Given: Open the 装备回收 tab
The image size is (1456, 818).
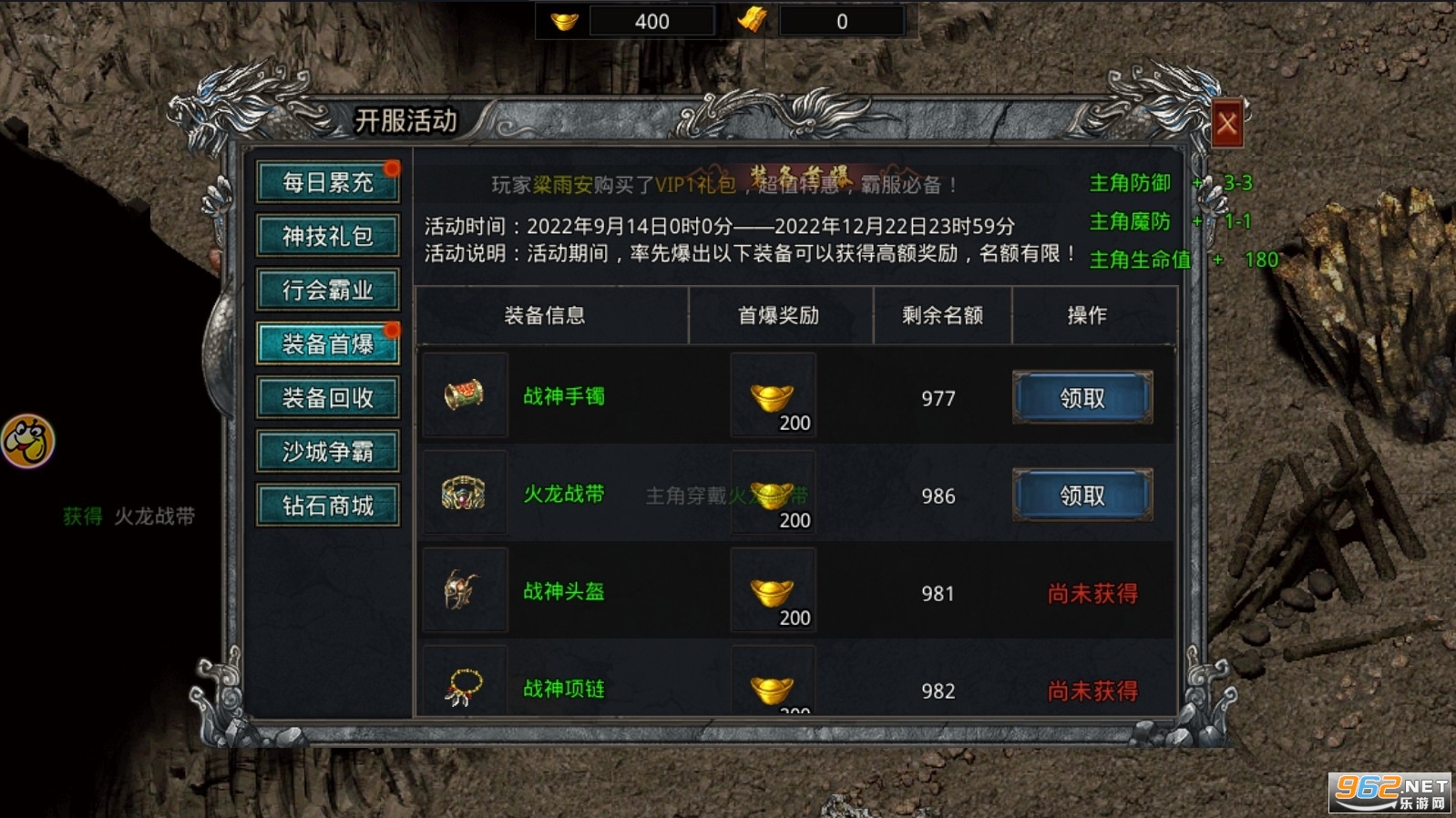Looking at the screenshot, I should pyautogui.click(x=328, y=397).
